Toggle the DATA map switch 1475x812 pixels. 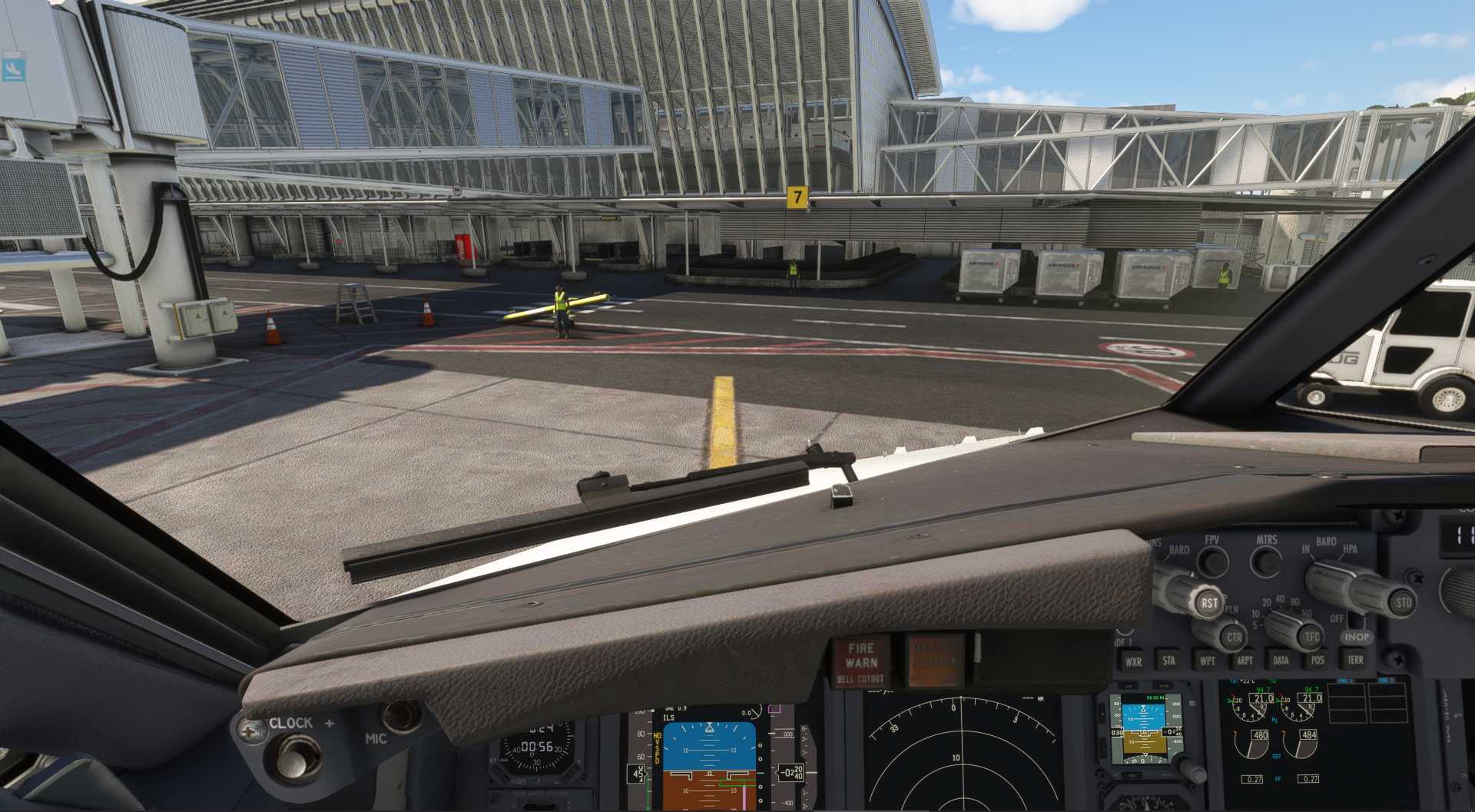[x=1281, y=660]
